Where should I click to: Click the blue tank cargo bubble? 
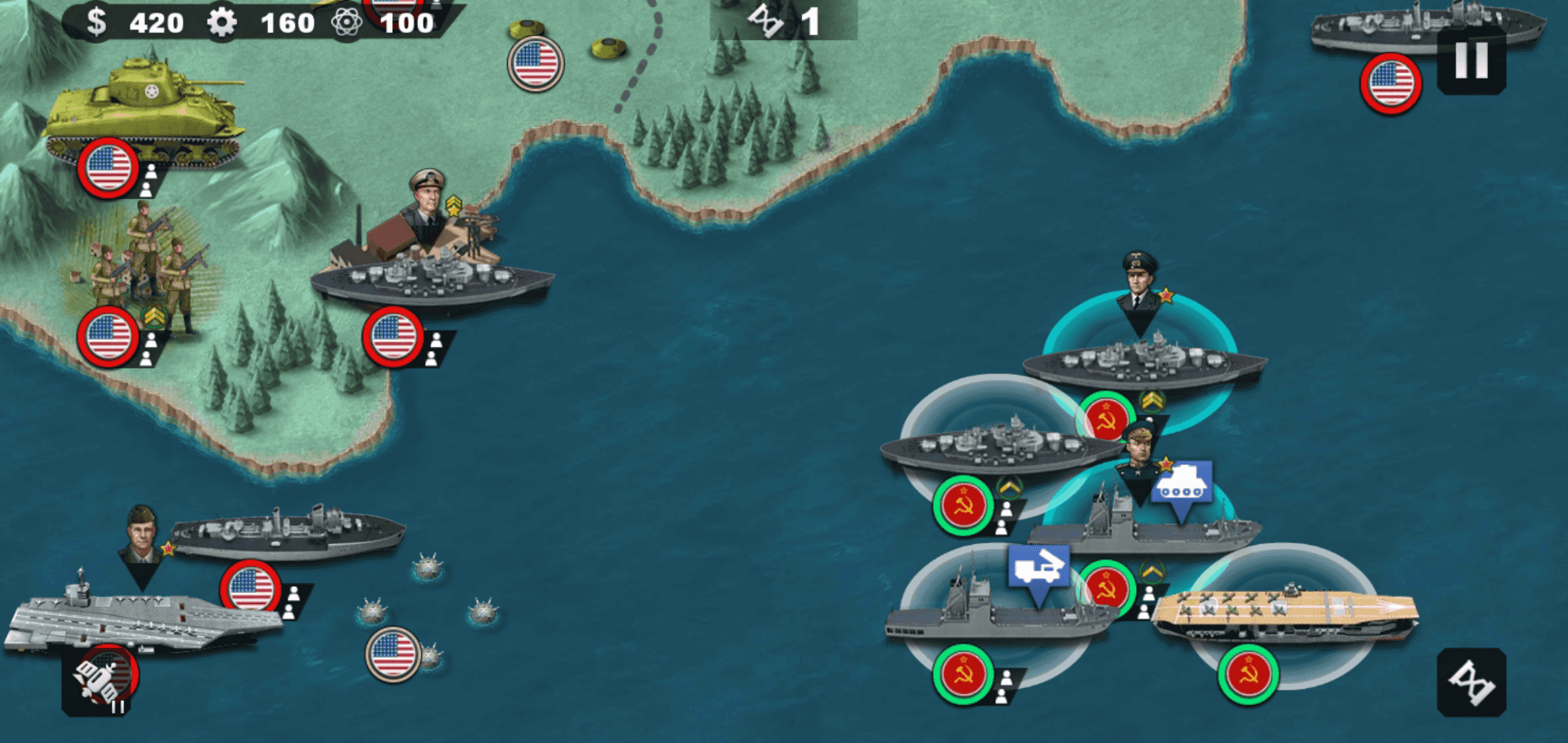tap(1182, 484)
